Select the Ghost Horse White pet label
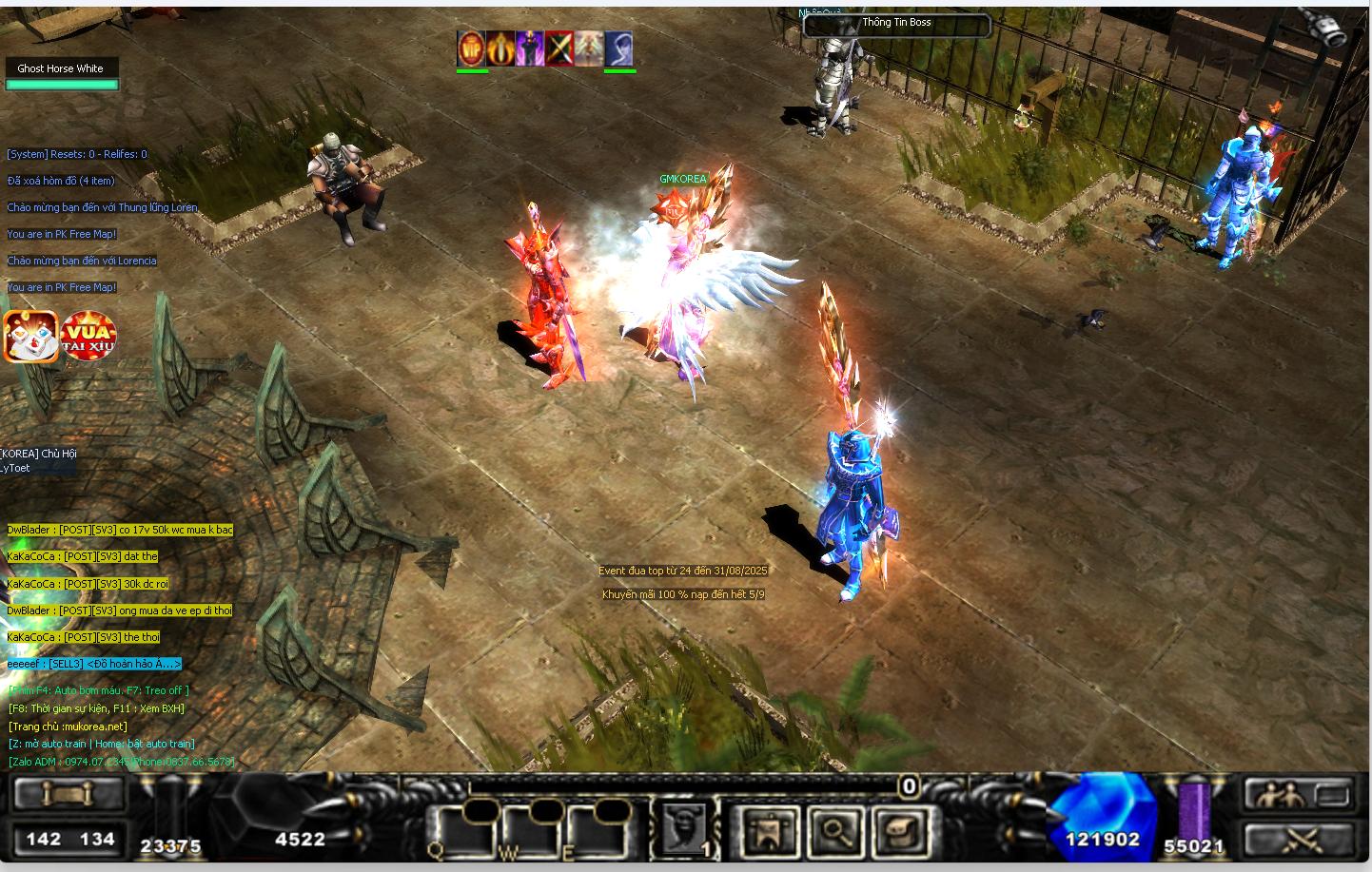This screenshot has width=1372, height=872. (x=61, y=68)
